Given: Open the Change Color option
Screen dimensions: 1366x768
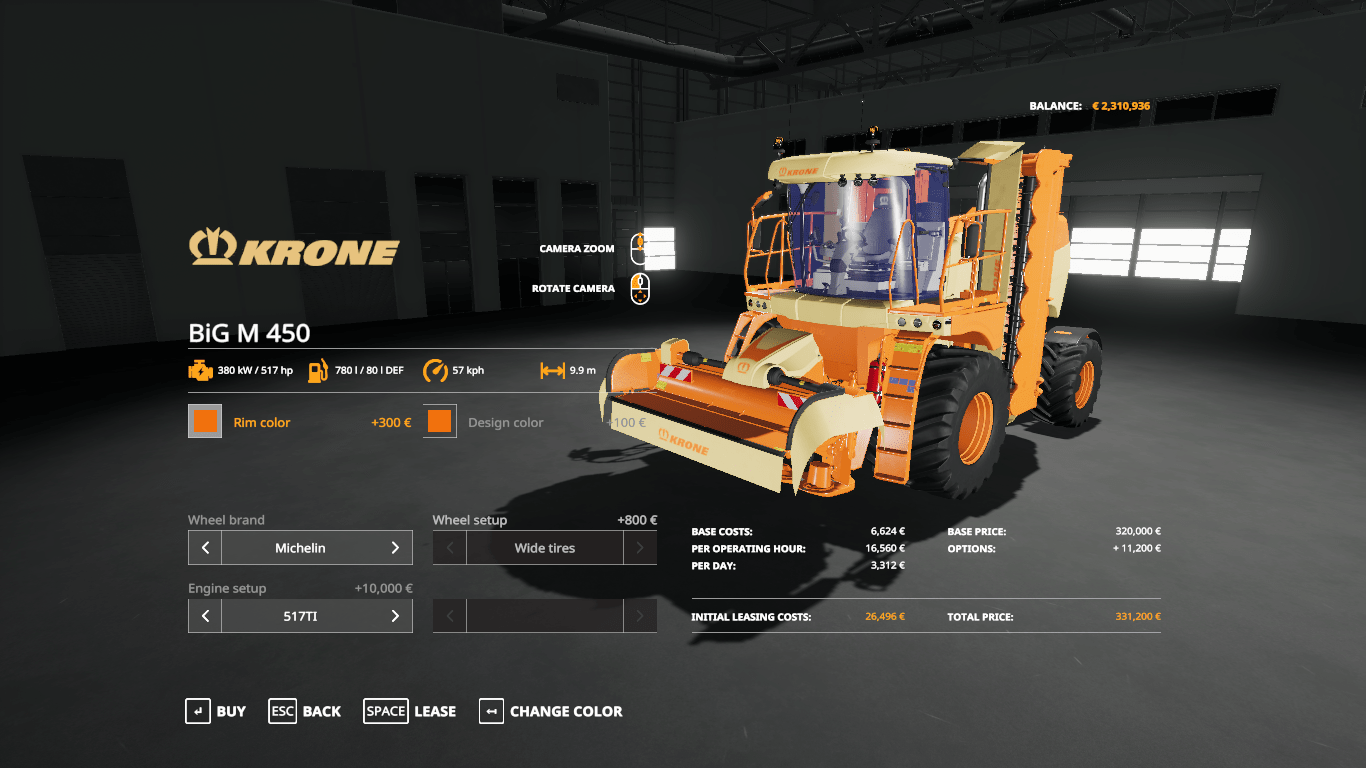Looking at the screenshot, I should pos(550,711).
